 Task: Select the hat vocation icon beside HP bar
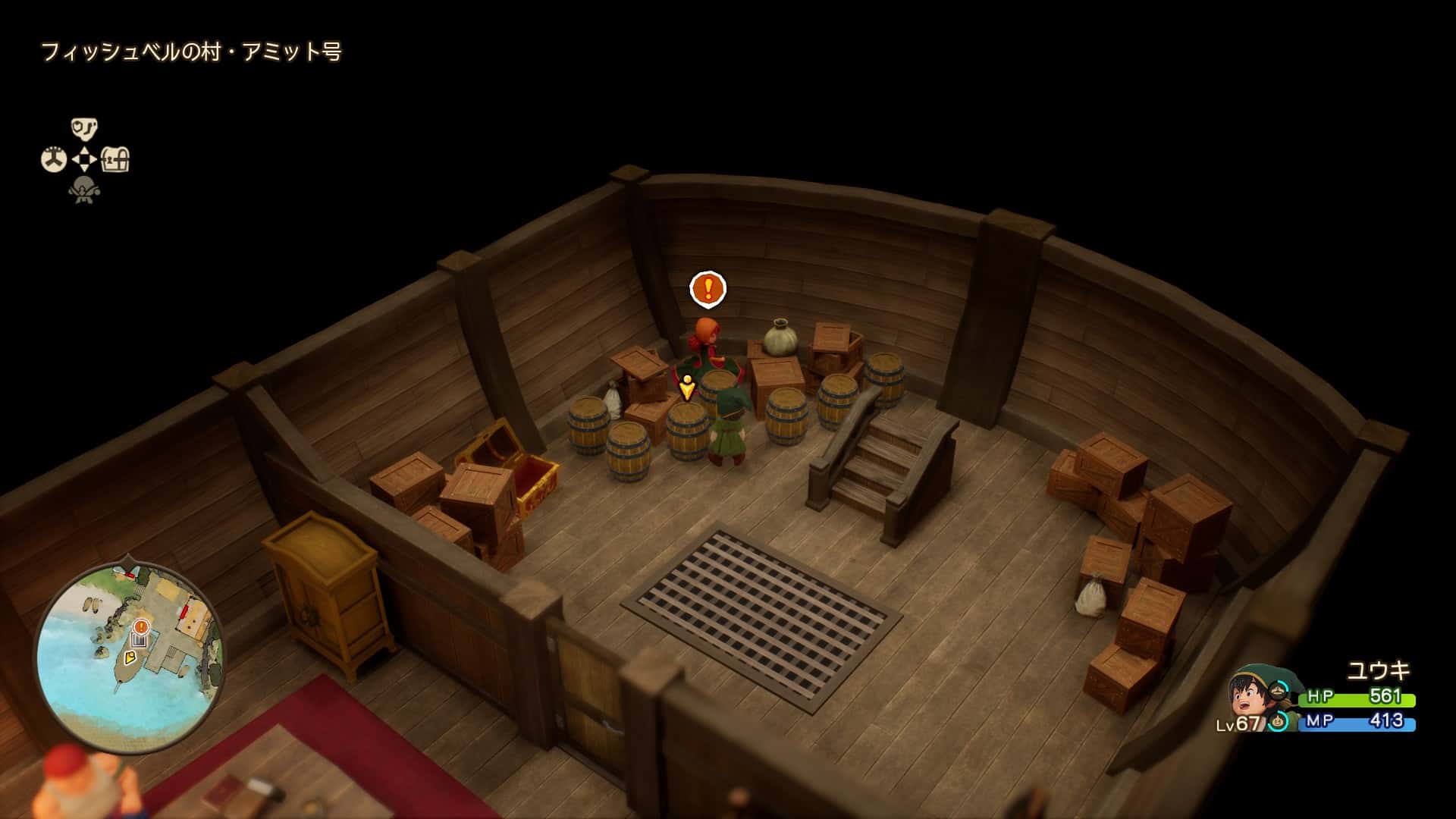[1279, 692]
